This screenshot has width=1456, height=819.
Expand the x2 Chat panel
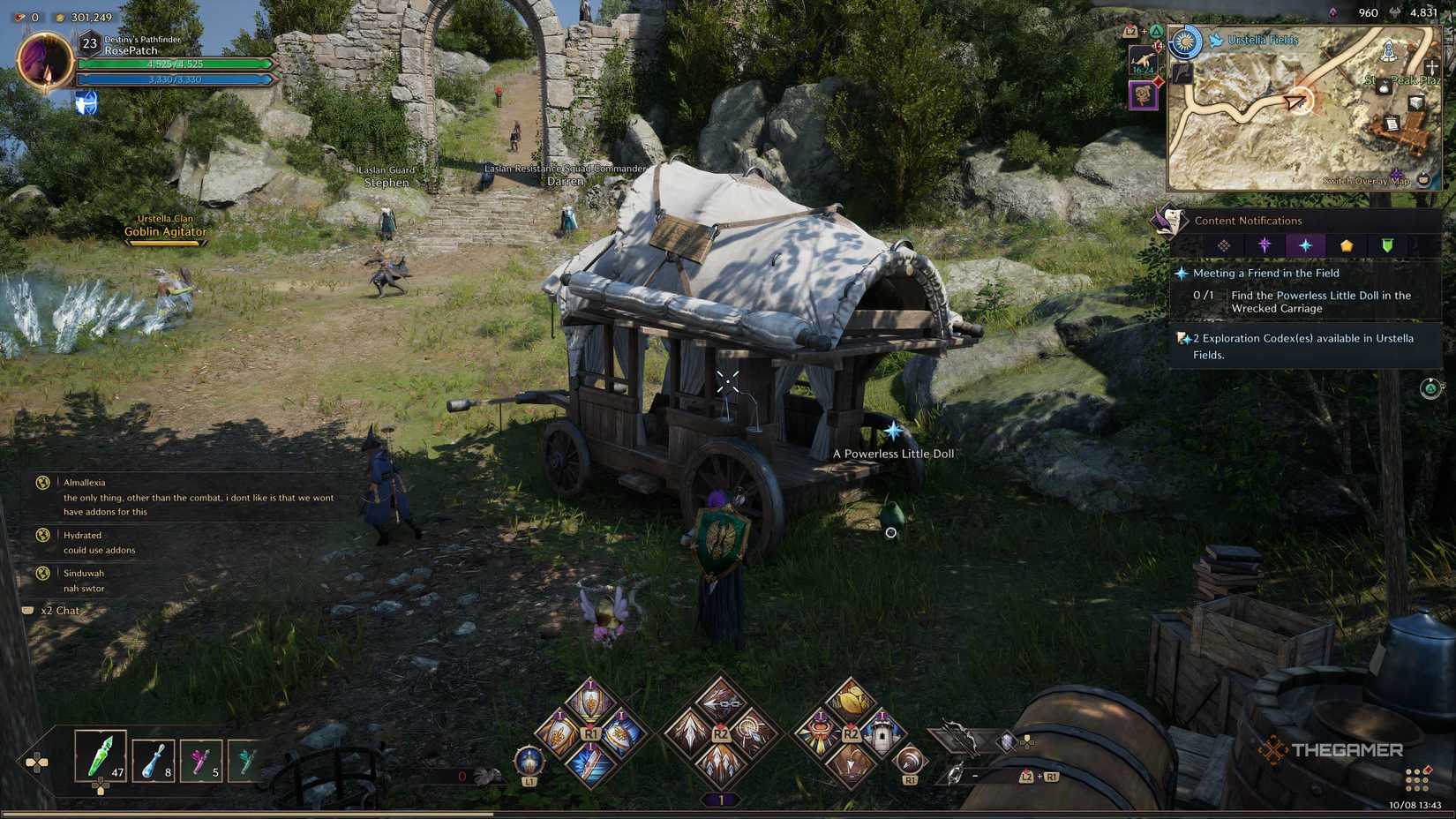[57, 610]
